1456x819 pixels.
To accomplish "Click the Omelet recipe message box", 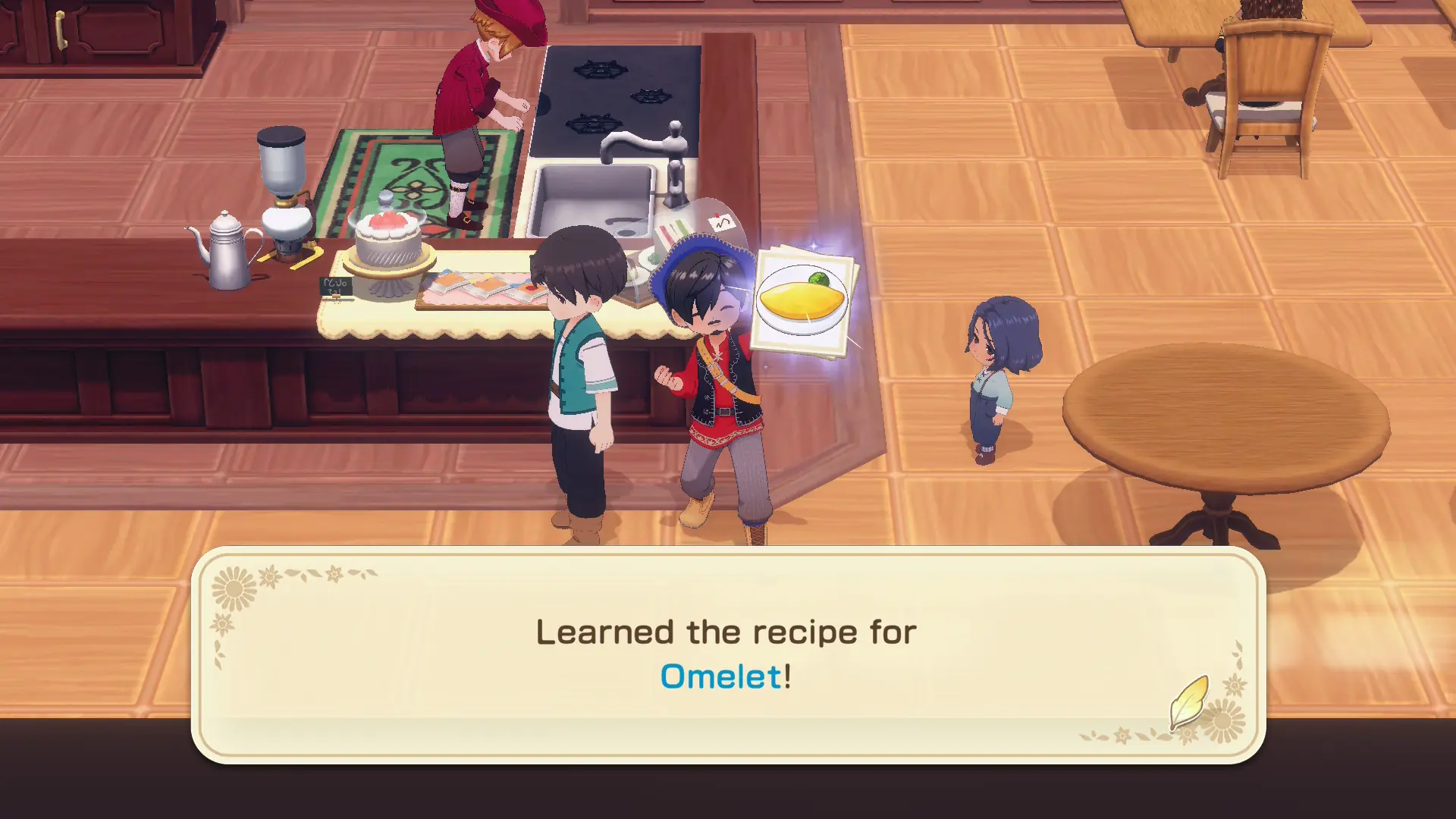I will point(727,654).
